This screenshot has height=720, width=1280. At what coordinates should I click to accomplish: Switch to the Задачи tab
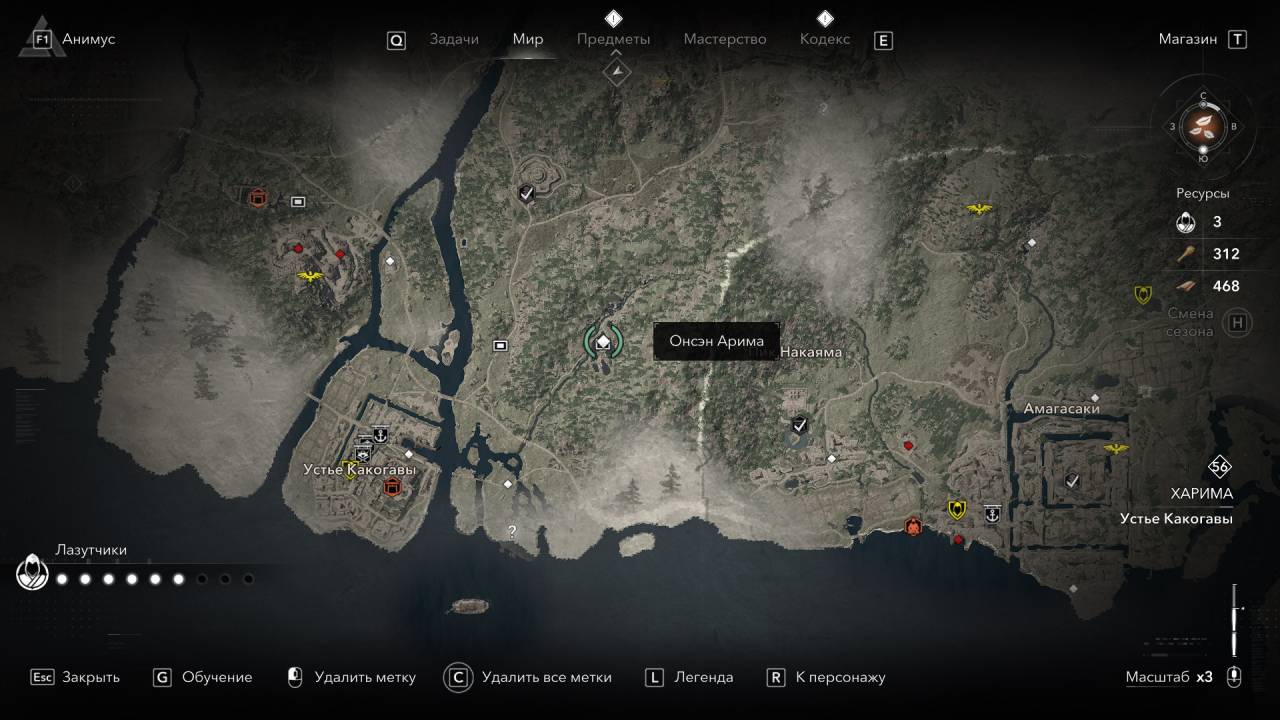[x=454, y=39]
